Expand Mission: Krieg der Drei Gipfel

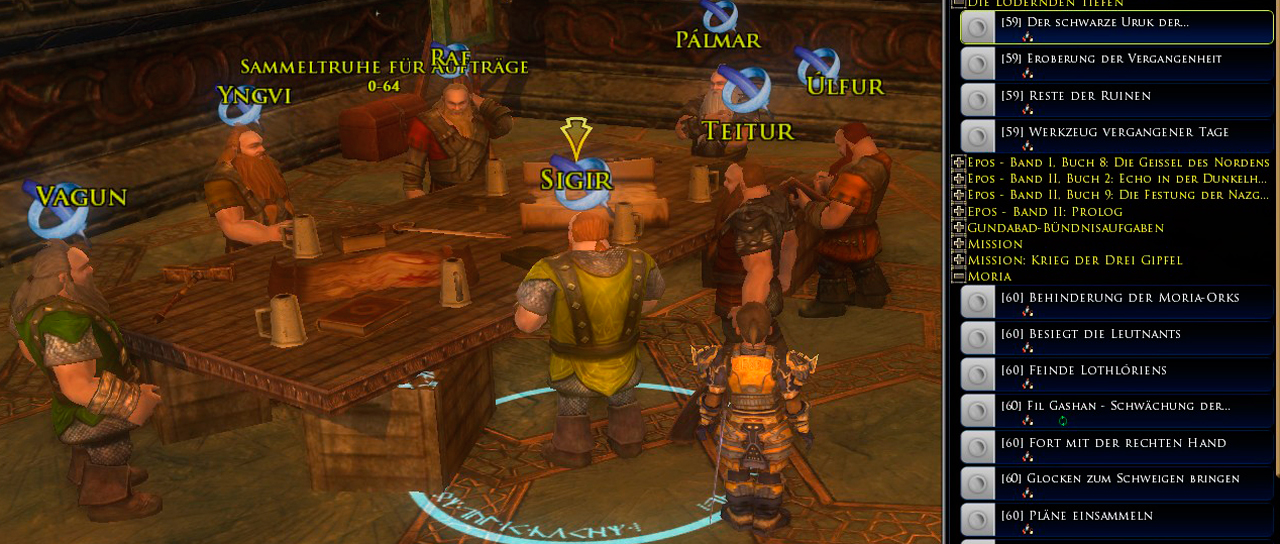click(958, 260)
